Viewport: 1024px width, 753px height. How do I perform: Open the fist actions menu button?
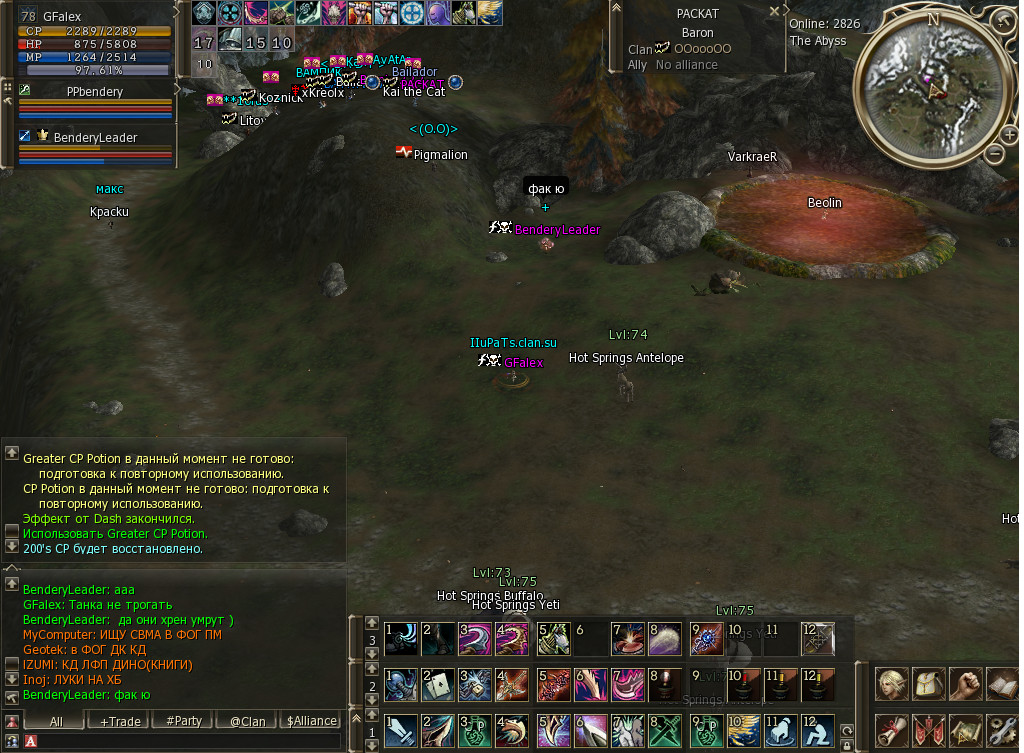click(x=965, y=685)
